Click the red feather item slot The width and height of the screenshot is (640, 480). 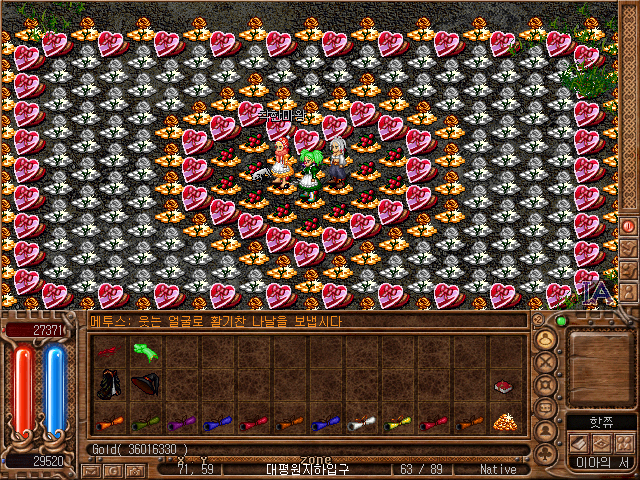pos(108,351)
